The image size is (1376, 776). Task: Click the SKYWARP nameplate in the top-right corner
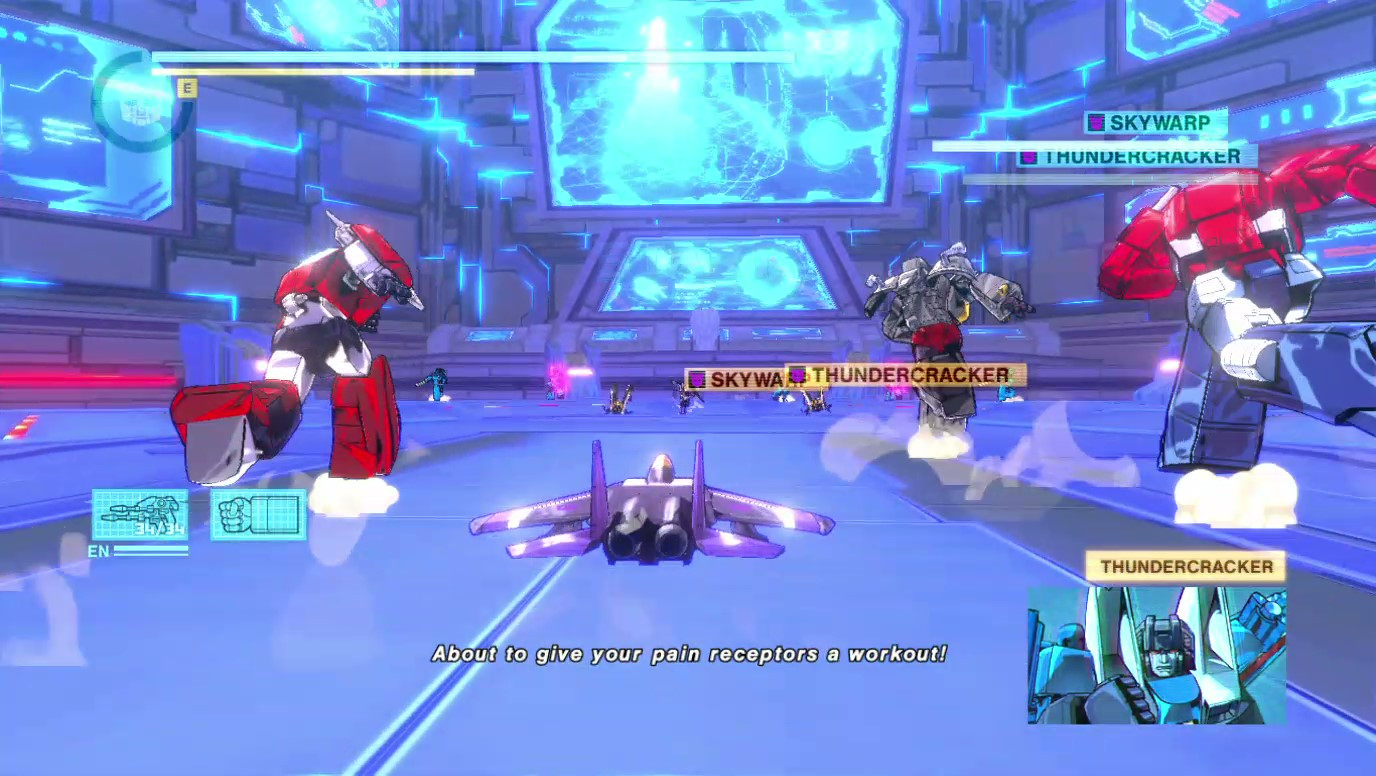[1160, 121]
